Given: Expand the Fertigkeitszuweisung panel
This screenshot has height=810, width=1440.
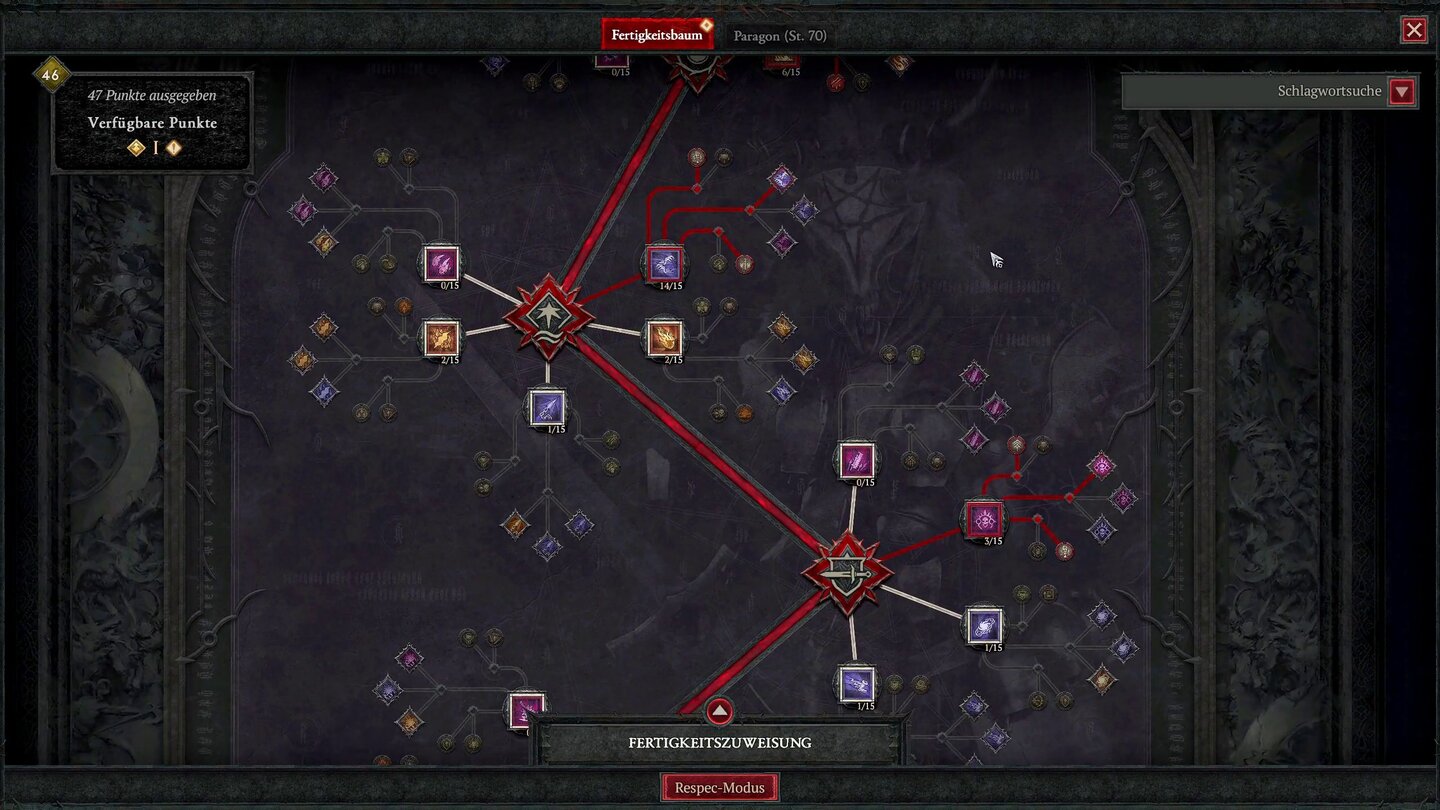Looking at the screenshot, I should click(x=719, y=712).
